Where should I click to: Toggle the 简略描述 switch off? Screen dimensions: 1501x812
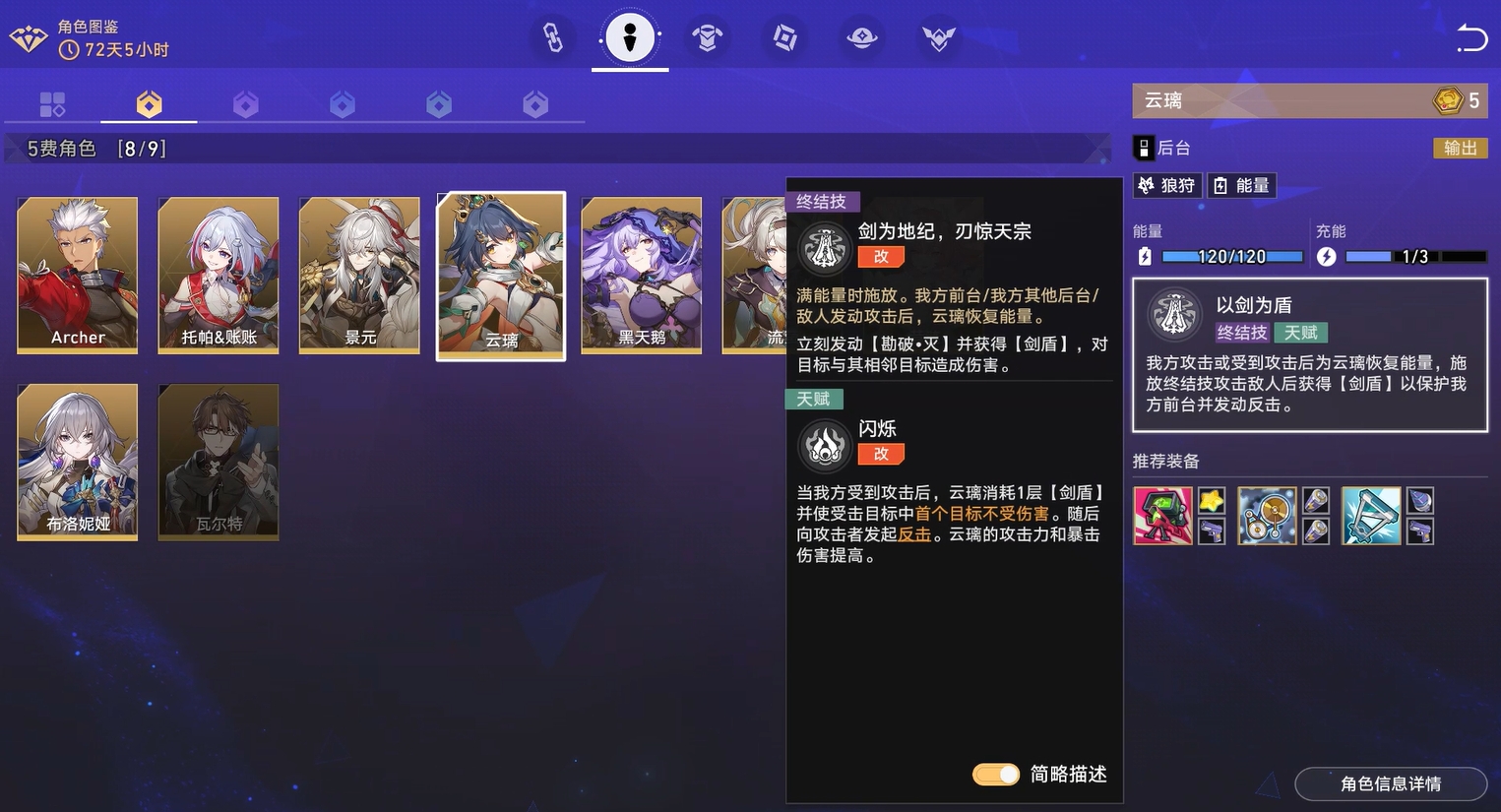coord(995,775)
